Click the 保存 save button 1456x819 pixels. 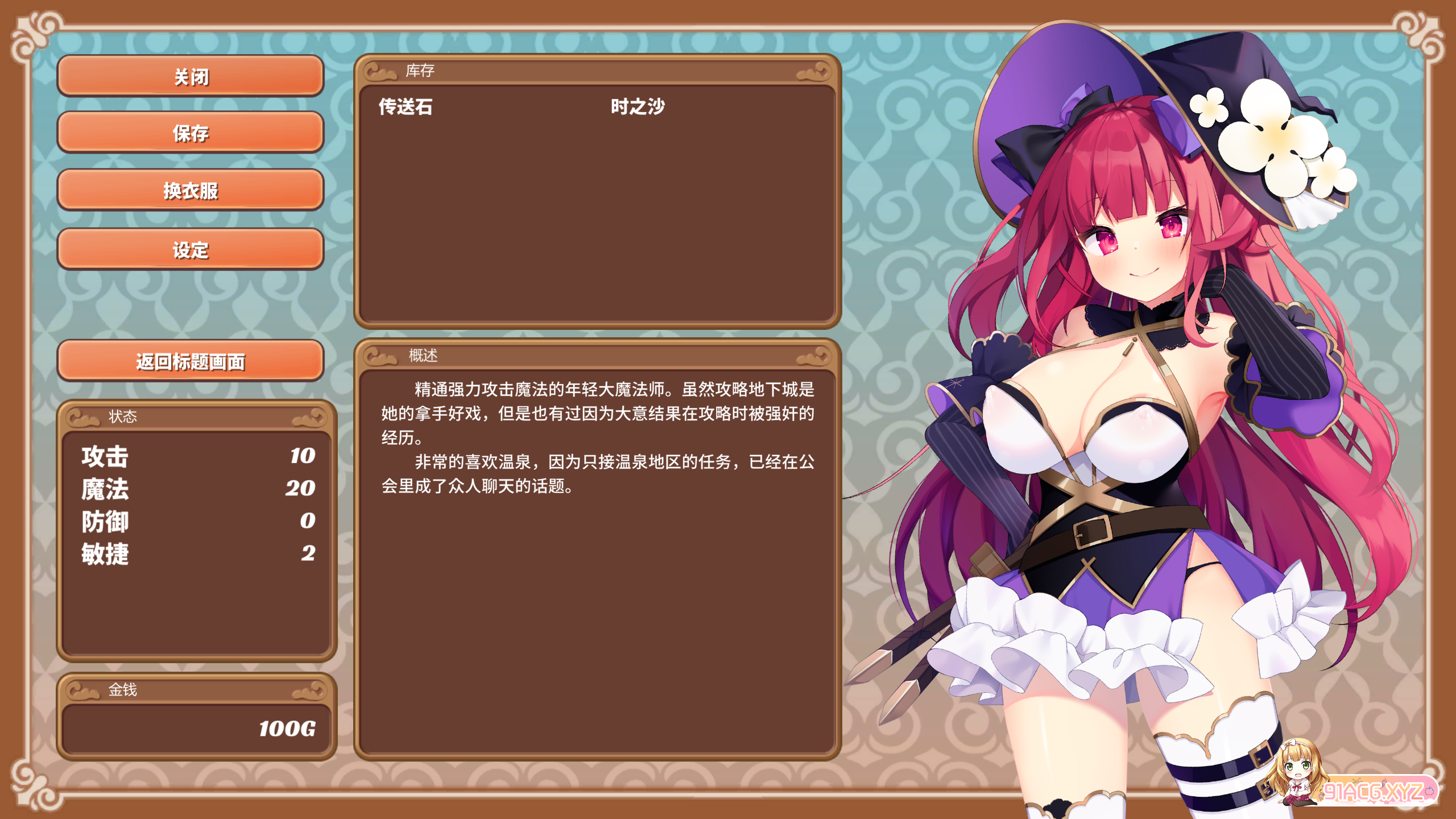tap(191, 135)
